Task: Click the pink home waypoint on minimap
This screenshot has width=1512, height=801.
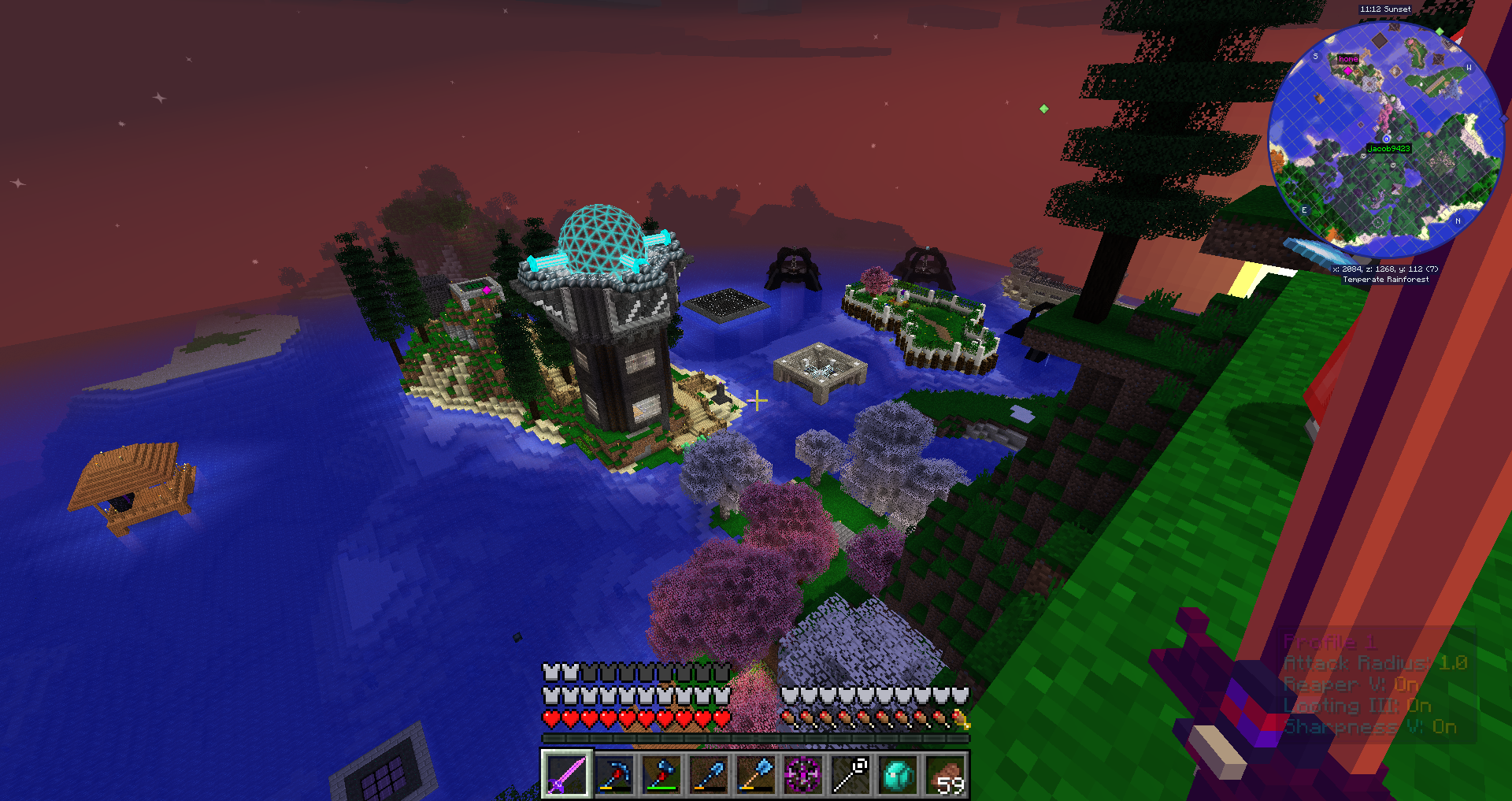Action: click(x=1347, y=71)
